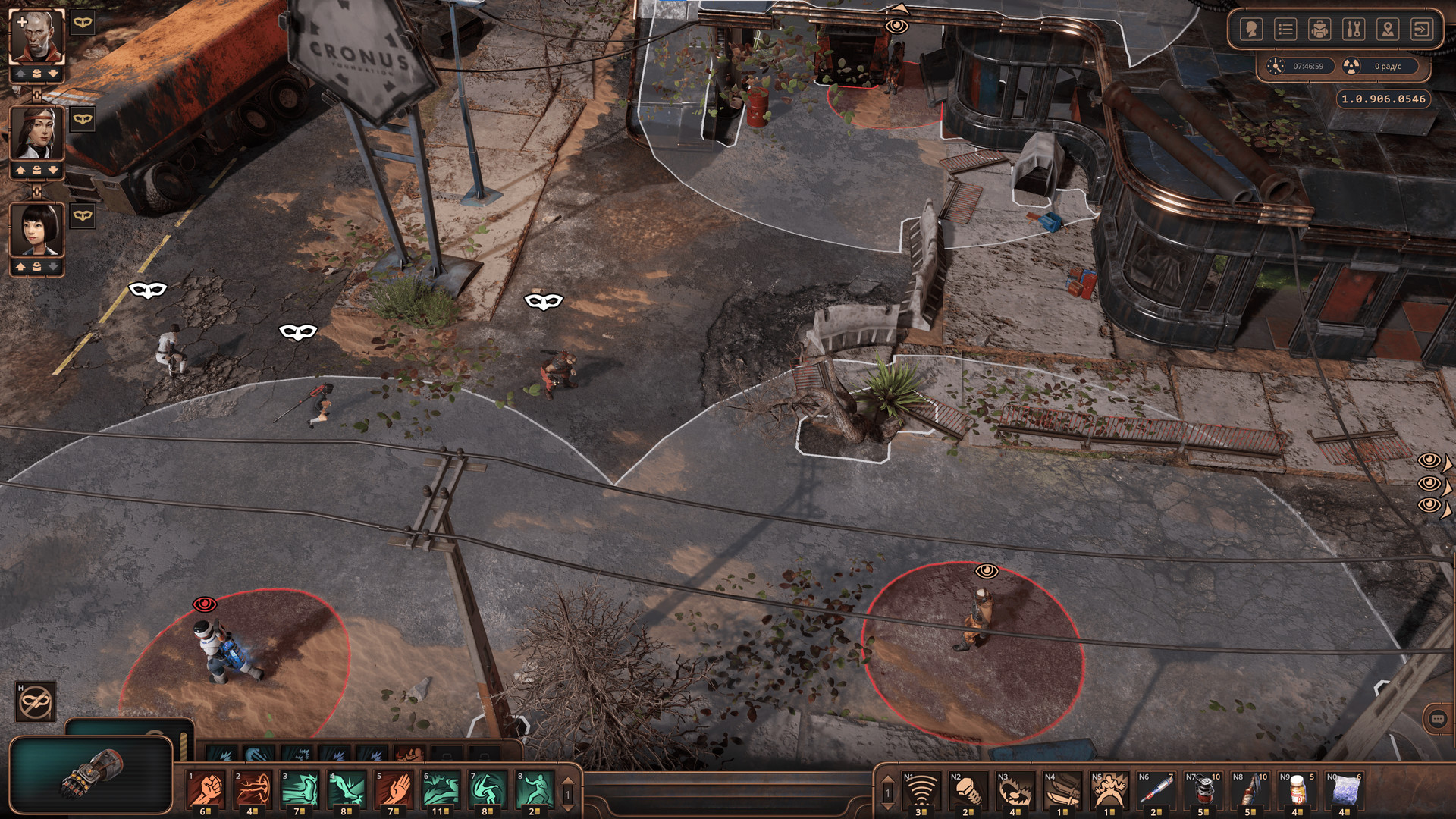The width and height of the screenshot is (1456, 819).
Task: Open the character sheet from the top-right toolbar
Action: point(1251,29)
